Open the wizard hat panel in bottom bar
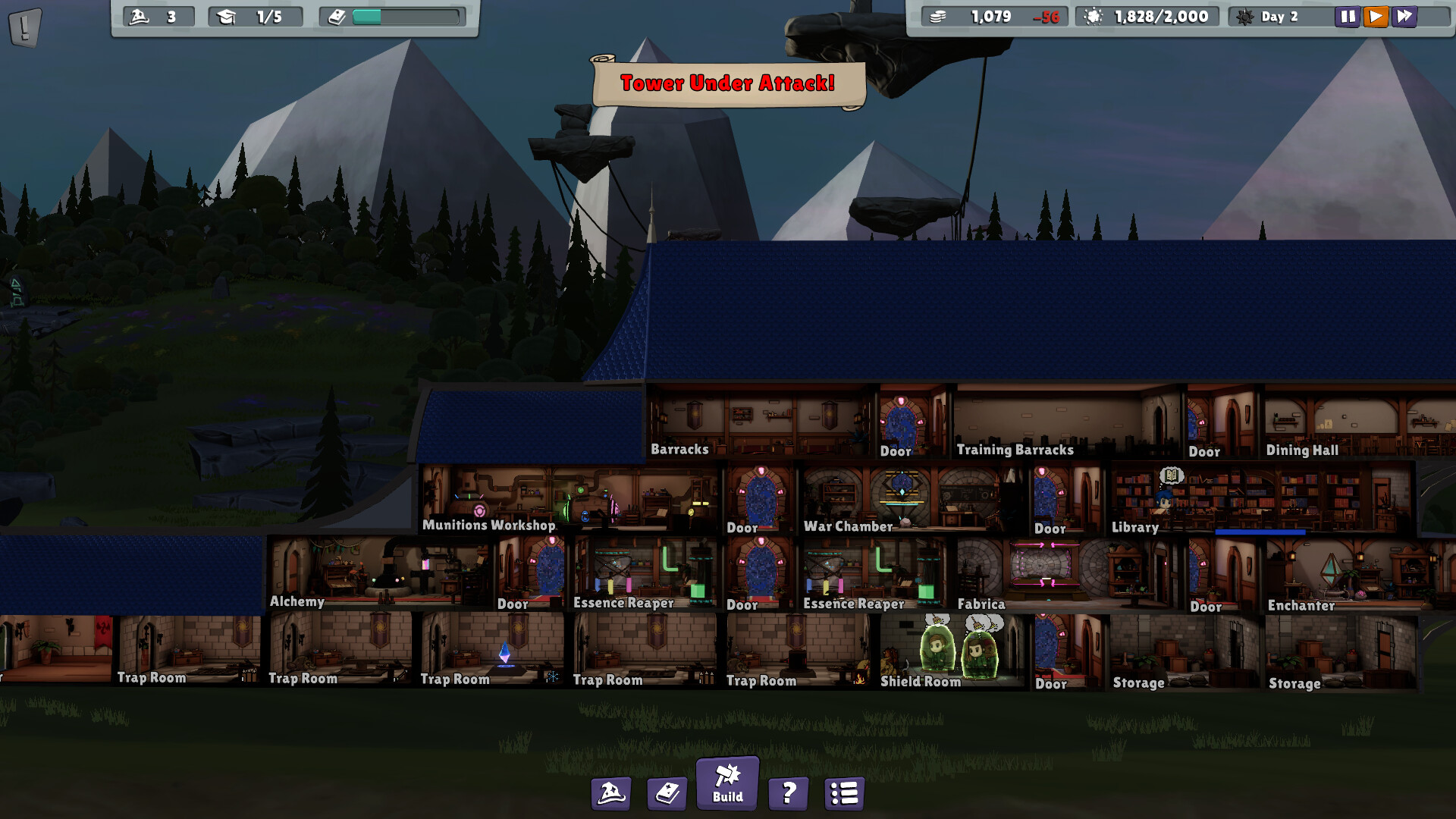1456x819 pixels. [x=611, y=793]
